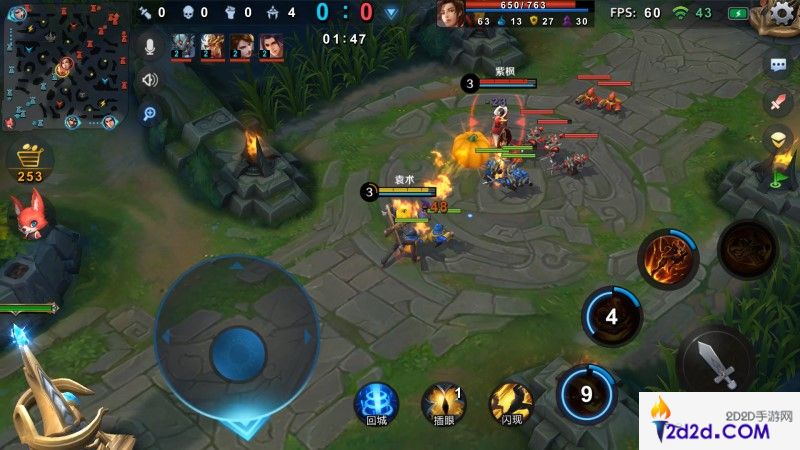Open the chat message bubble

click(x=778, y=65)
